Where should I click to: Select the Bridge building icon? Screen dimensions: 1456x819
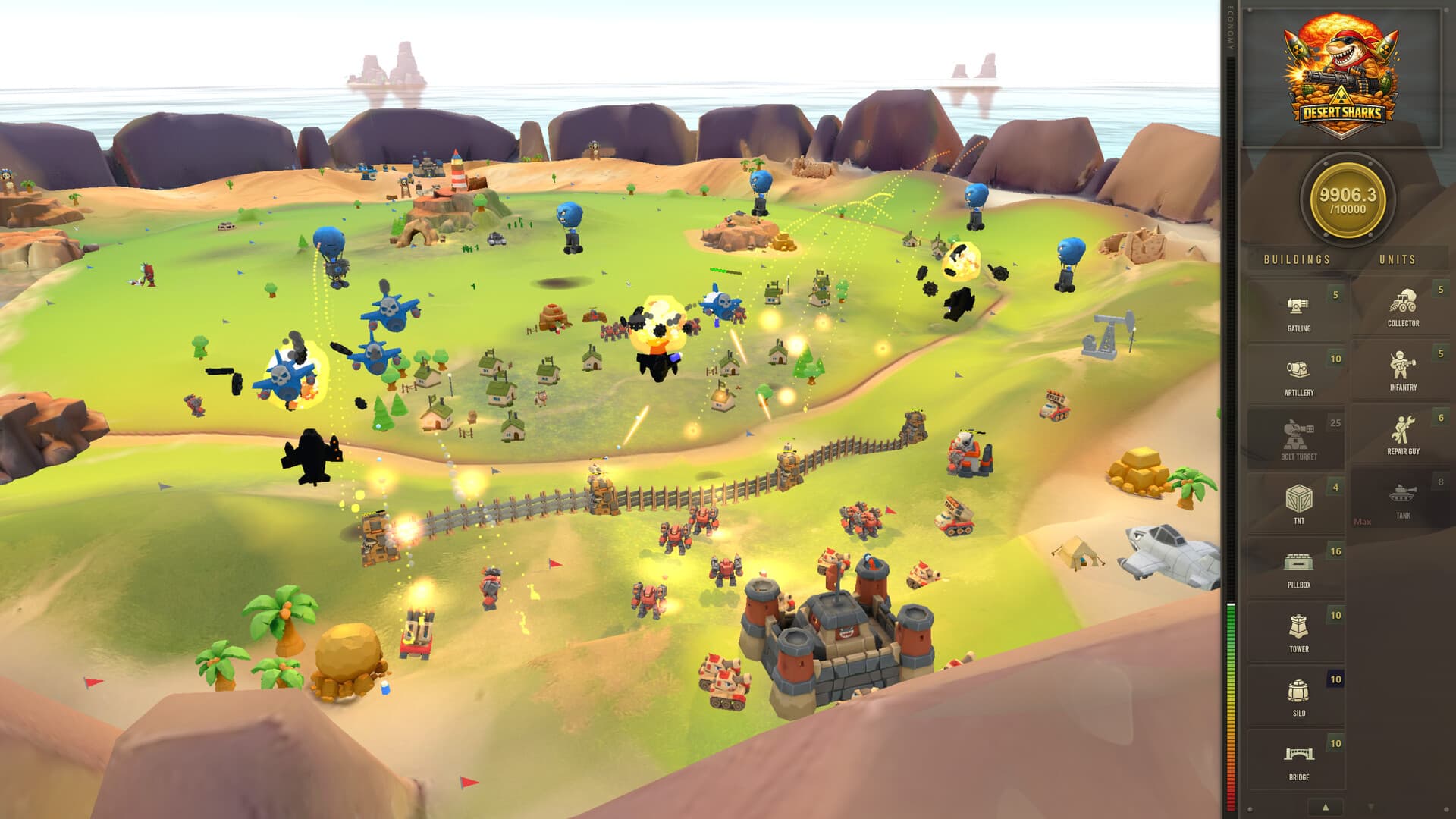coord(1298,755)
